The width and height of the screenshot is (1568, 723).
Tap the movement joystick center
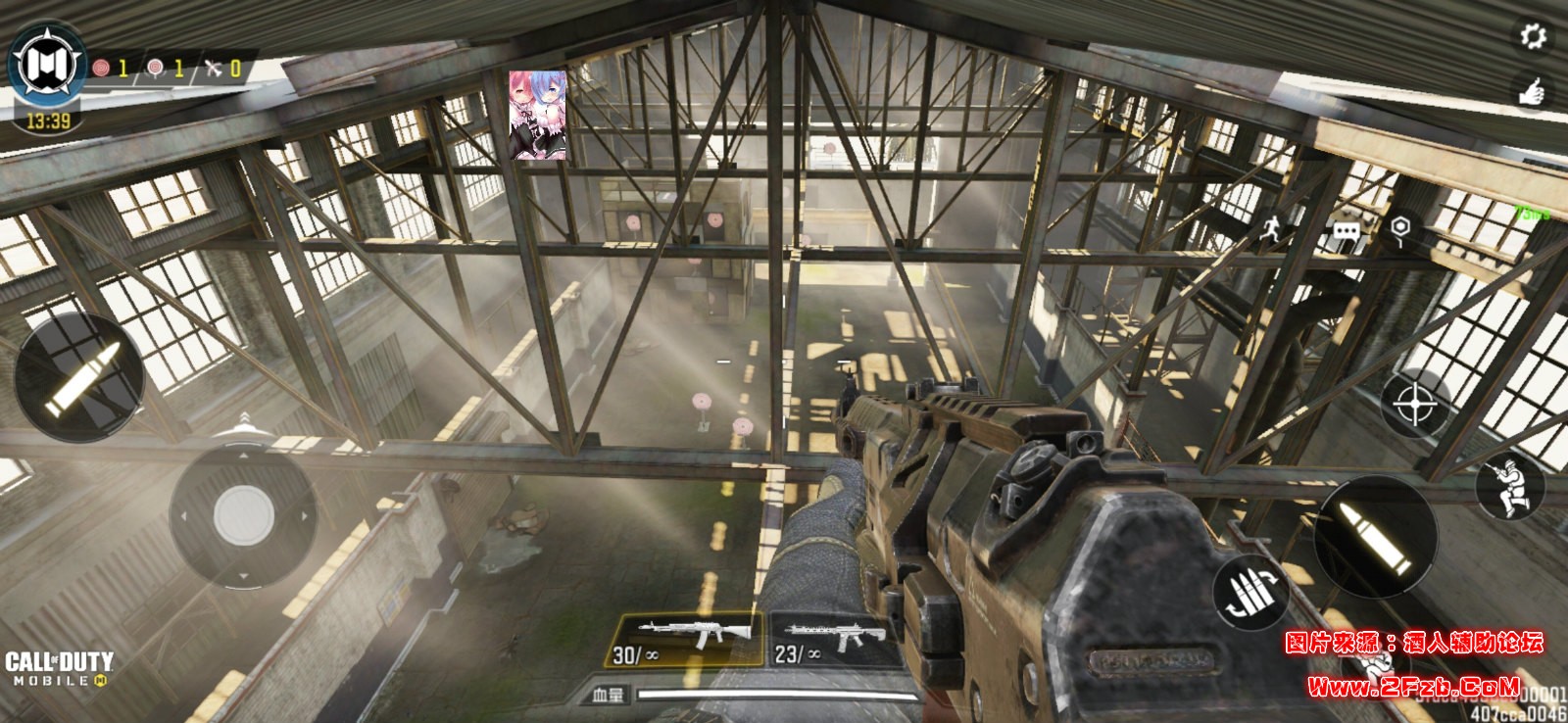242,511
